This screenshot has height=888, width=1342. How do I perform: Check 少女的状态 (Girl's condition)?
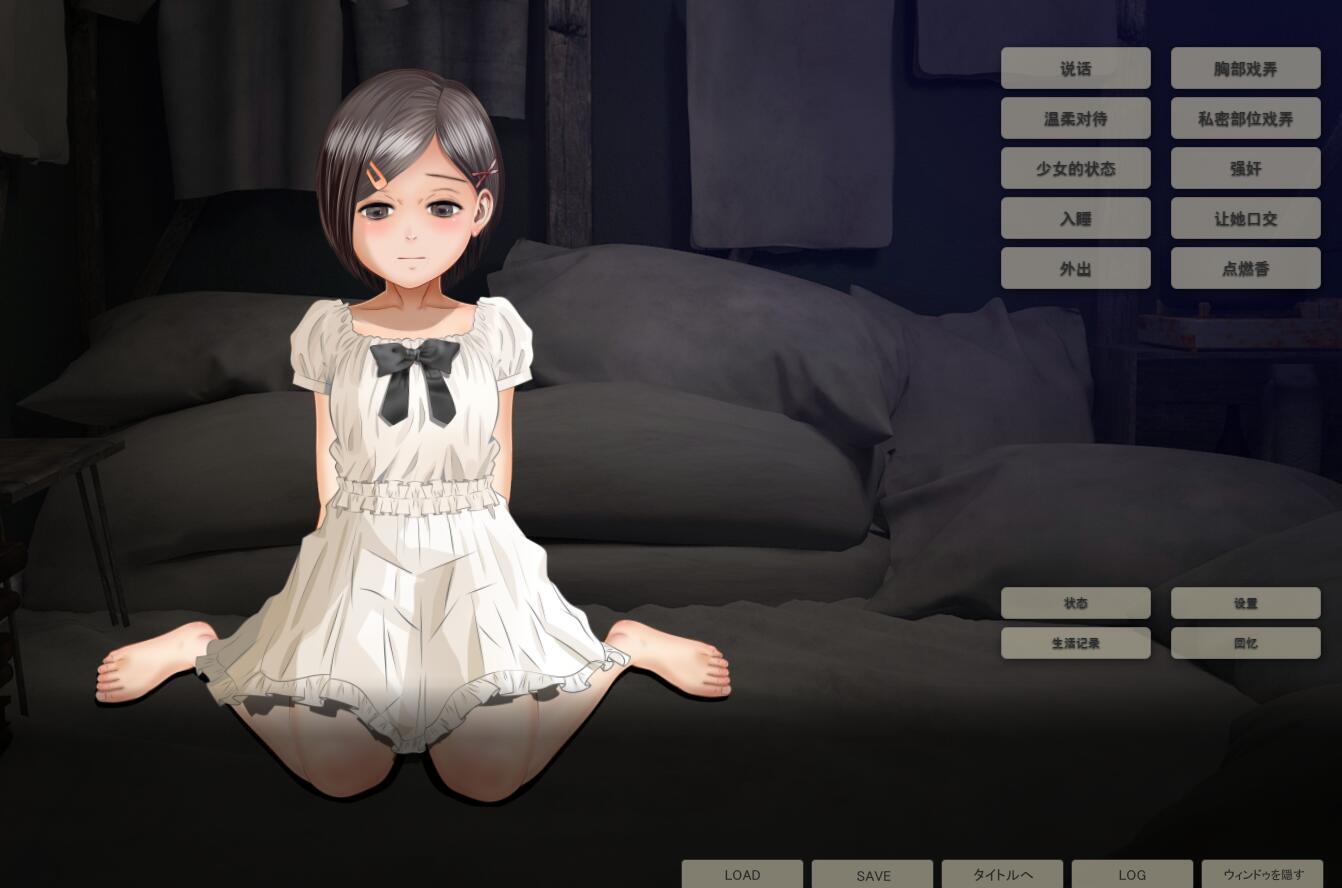1076,169
